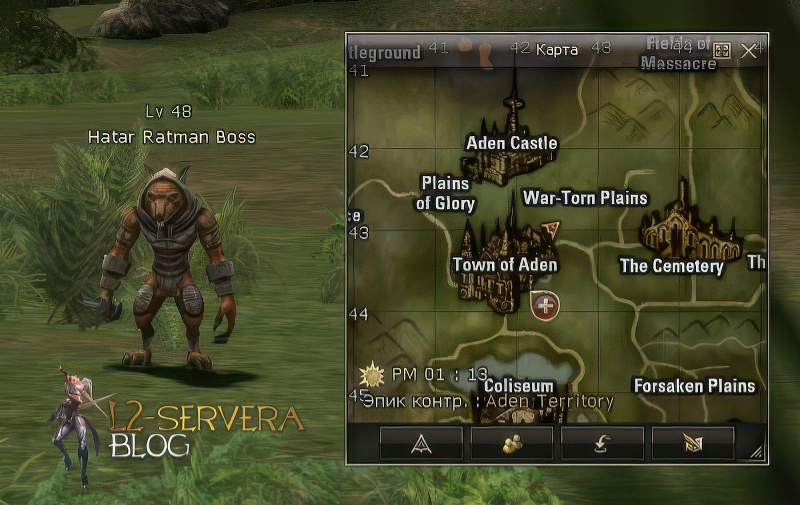Click the gold coins button below the map

tap(511, 444)
